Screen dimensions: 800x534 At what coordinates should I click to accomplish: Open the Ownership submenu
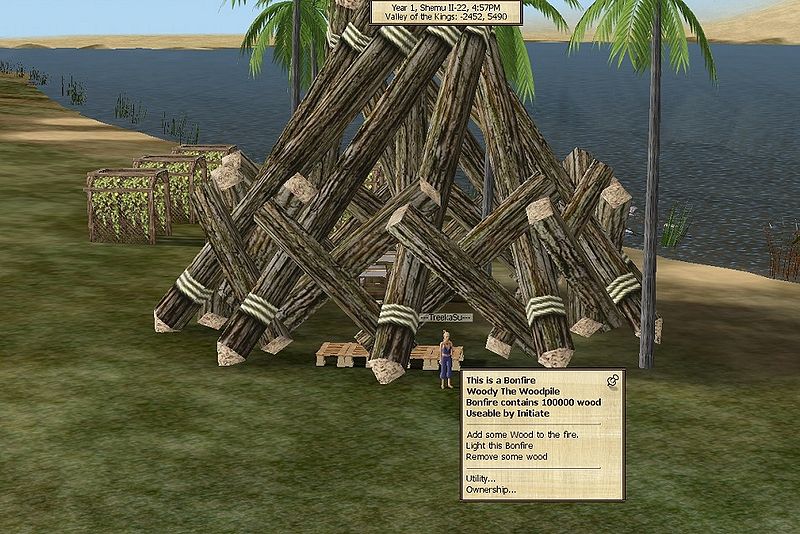(x=490, y=490)
